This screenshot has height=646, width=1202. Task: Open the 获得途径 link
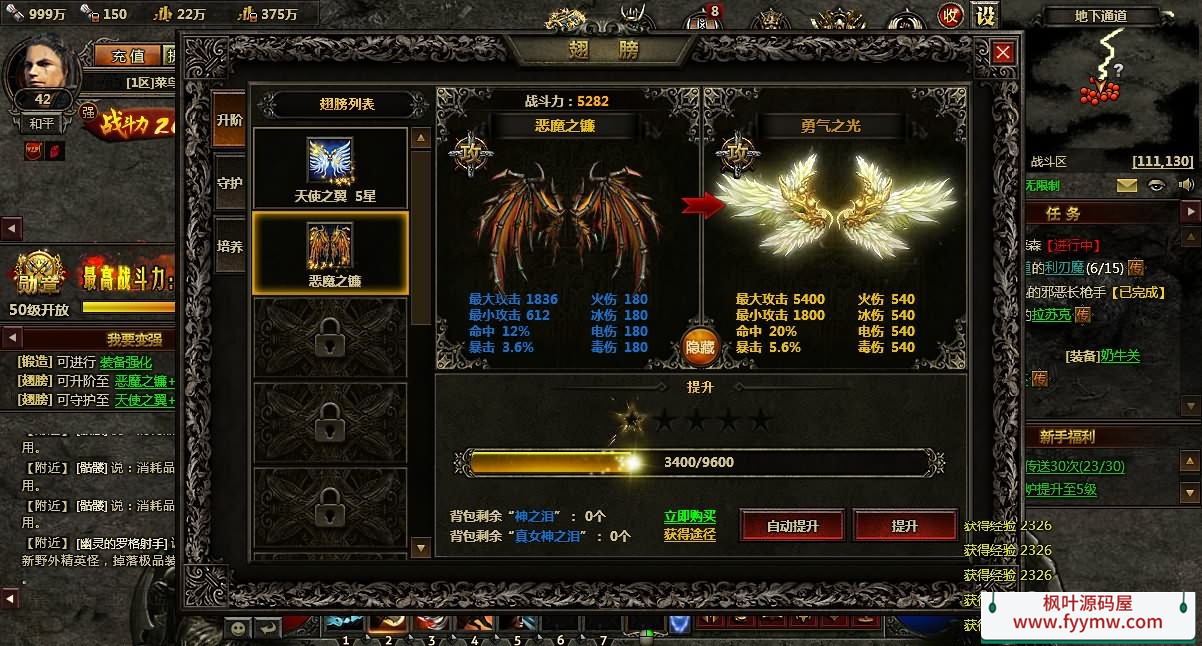coord(690,534)
